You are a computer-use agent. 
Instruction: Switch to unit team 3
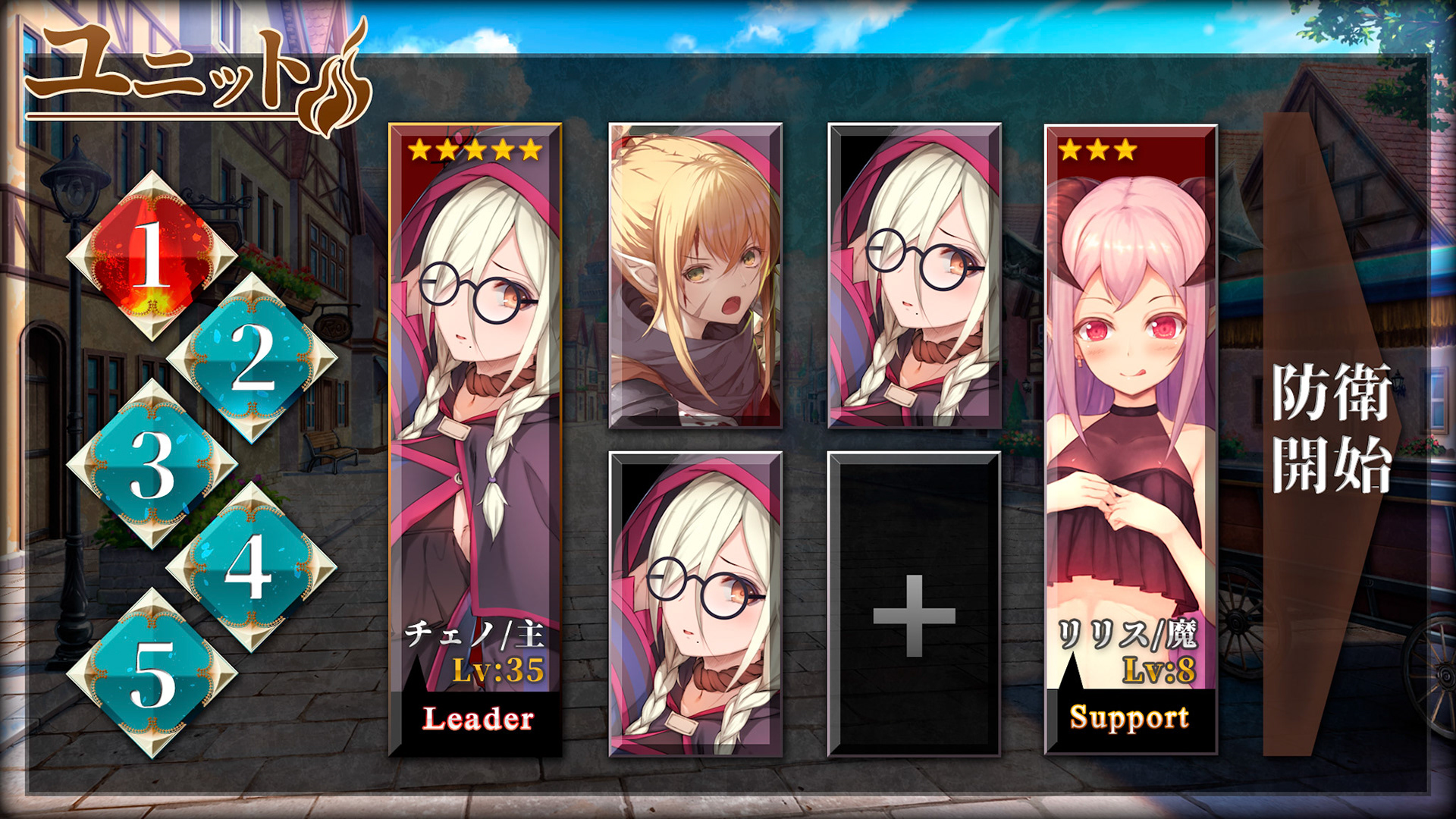tap(152, 463)
